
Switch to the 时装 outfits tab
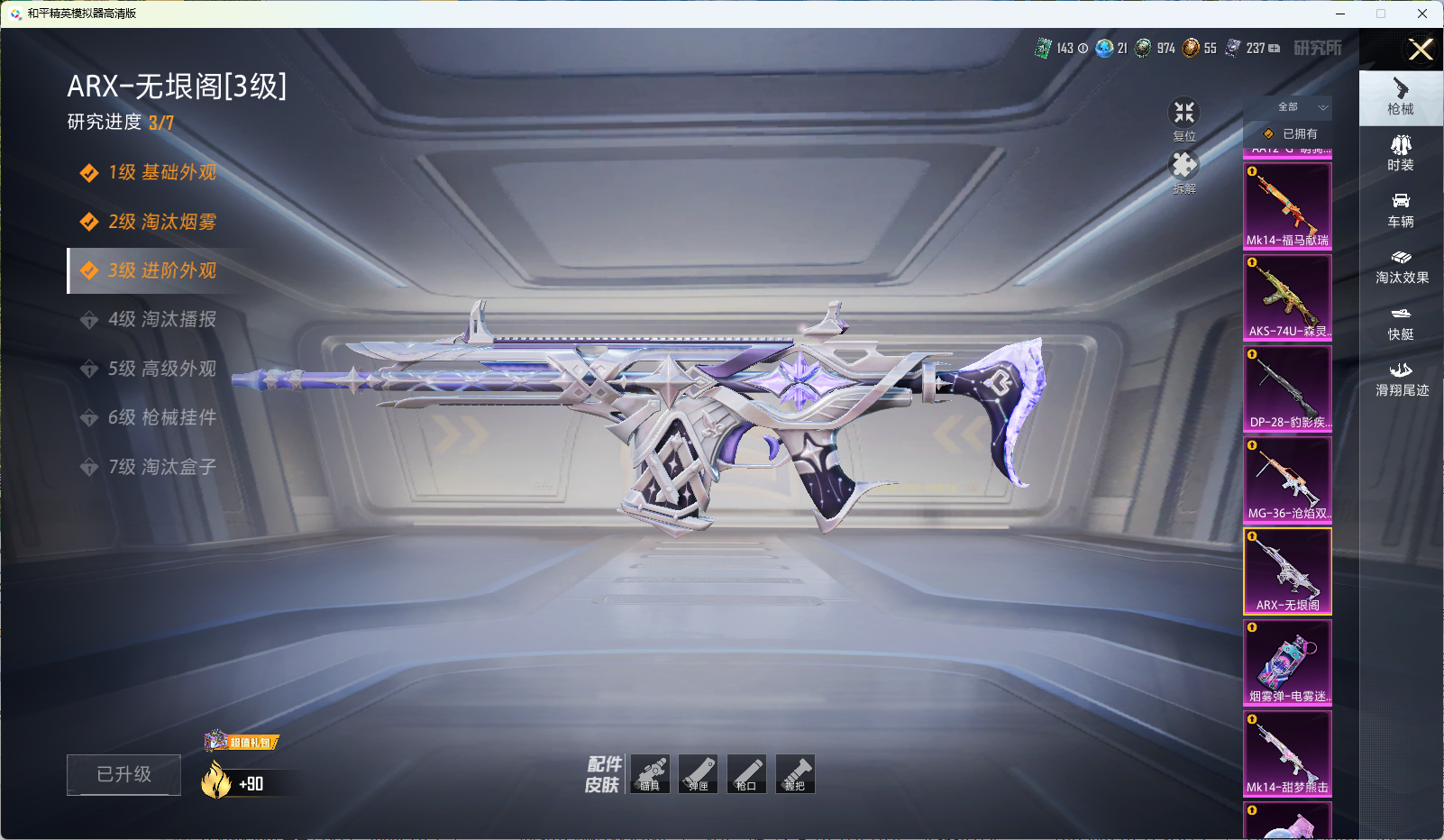(x=1401, y=153)
